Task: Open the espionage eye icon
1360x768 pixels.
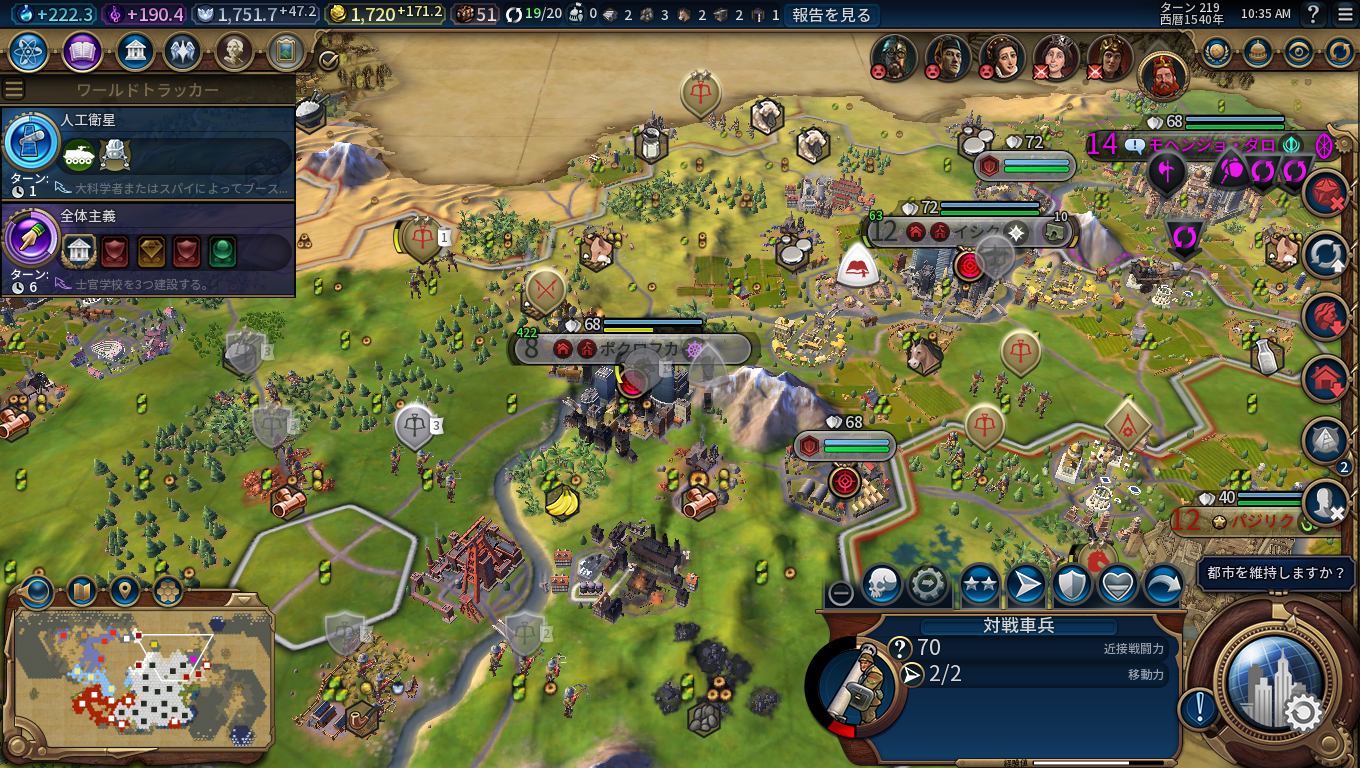Action: 1298,52
